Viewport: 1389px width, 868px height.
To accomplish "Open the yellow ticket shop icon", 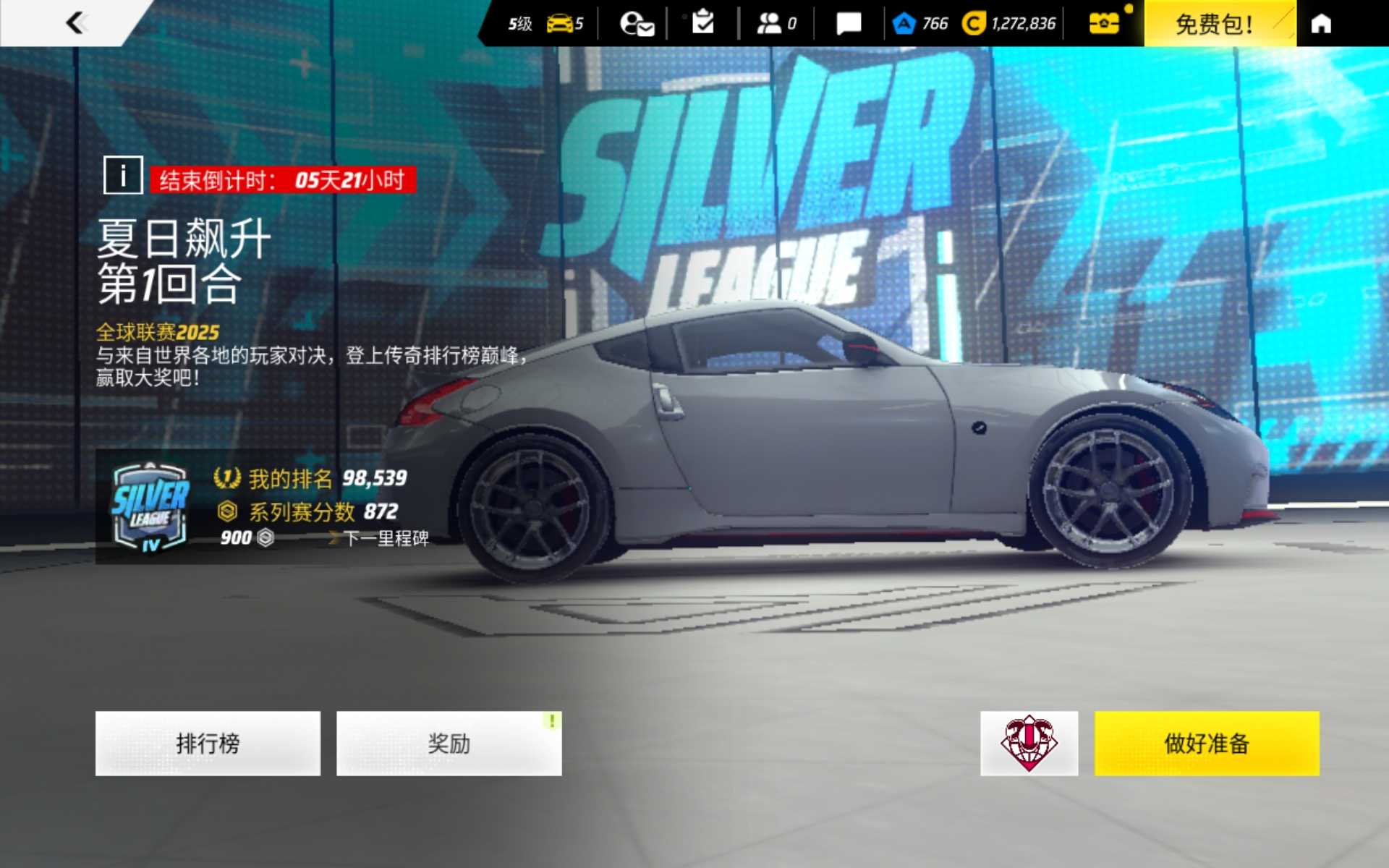I will pos(1105,24).
